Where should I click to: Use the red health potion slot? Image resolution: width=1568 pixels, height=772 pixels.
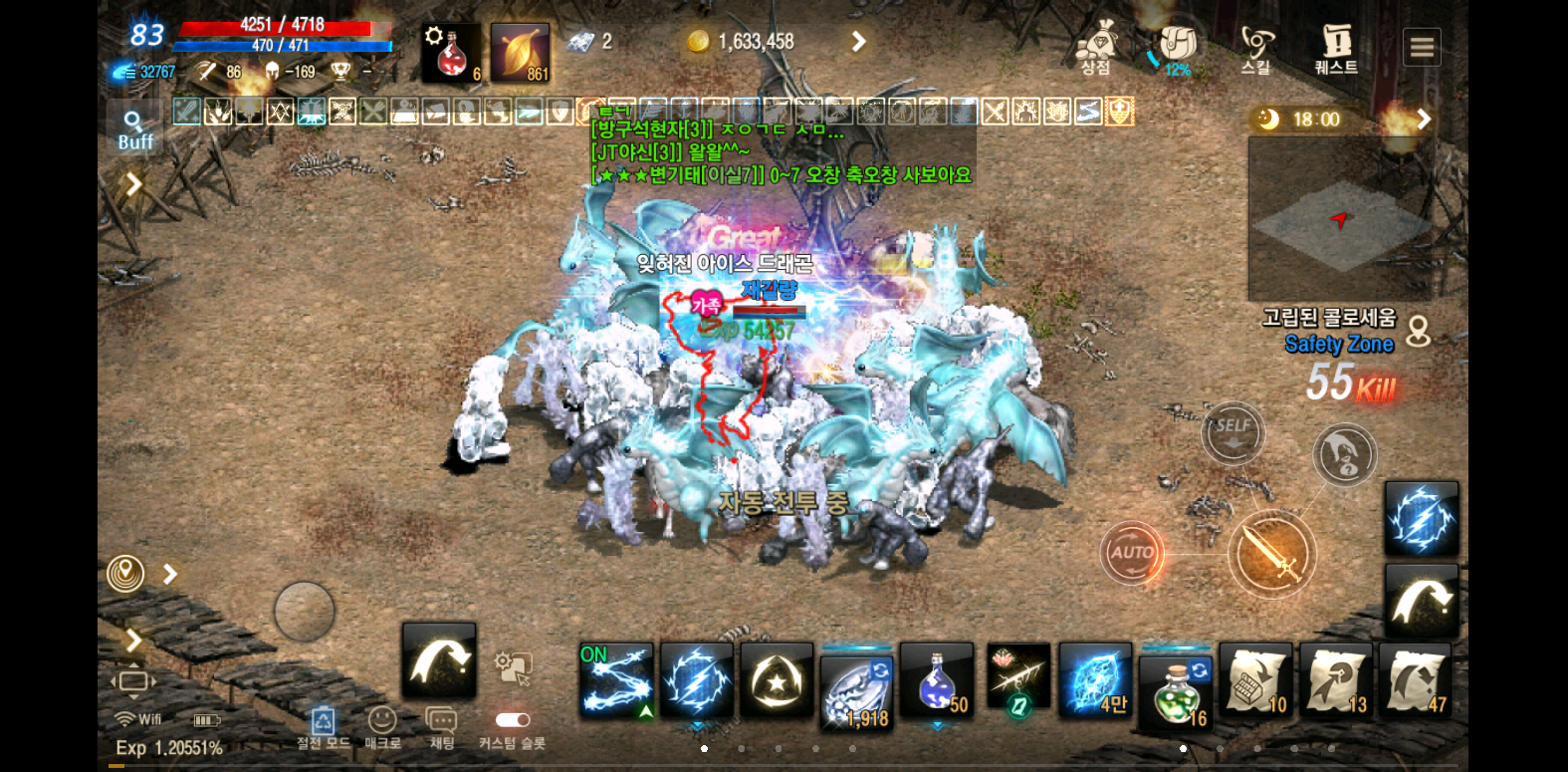[453, 53]
